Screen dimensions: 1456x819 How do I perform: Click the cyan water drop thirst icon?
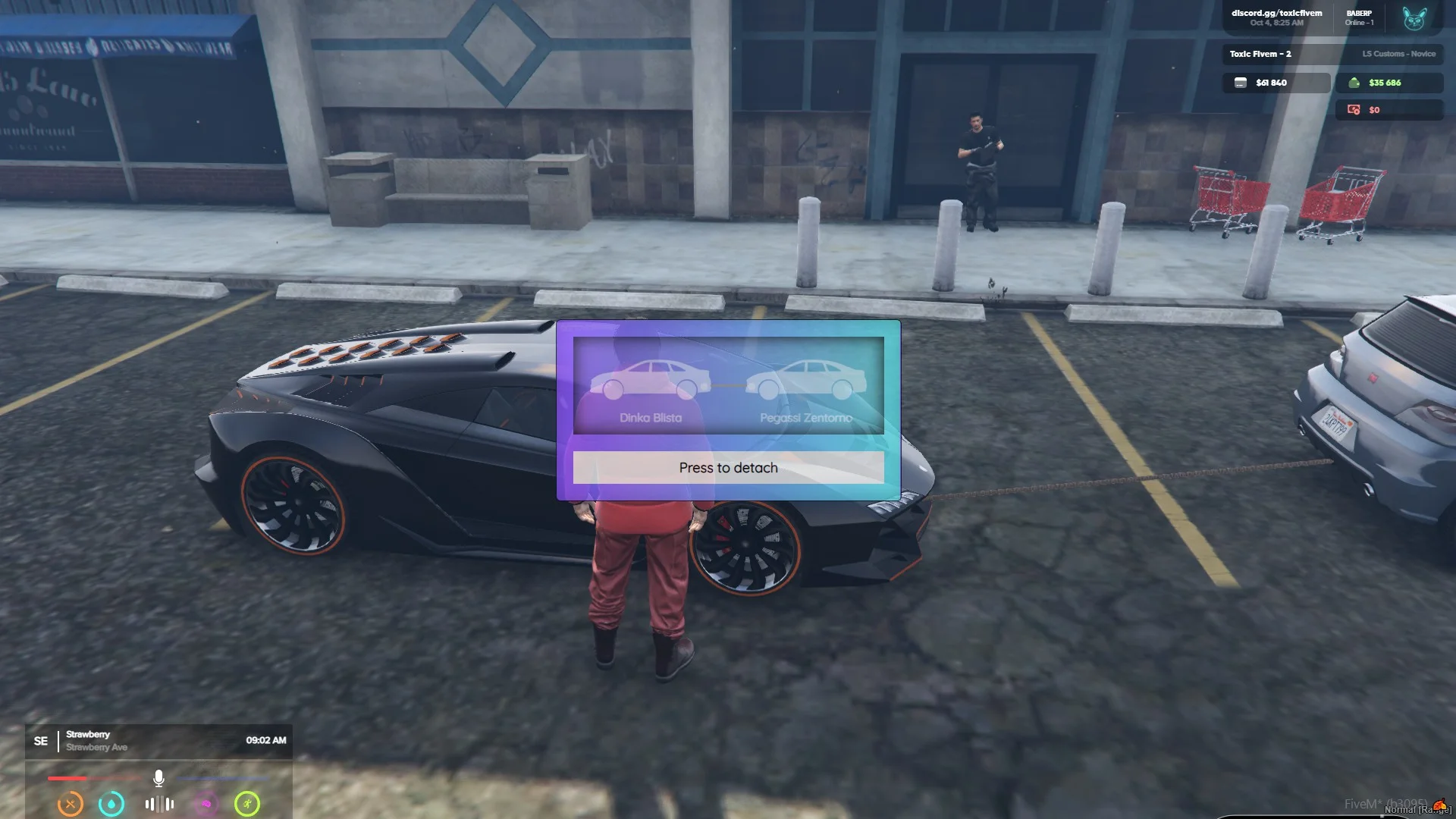tap(111, 804)
